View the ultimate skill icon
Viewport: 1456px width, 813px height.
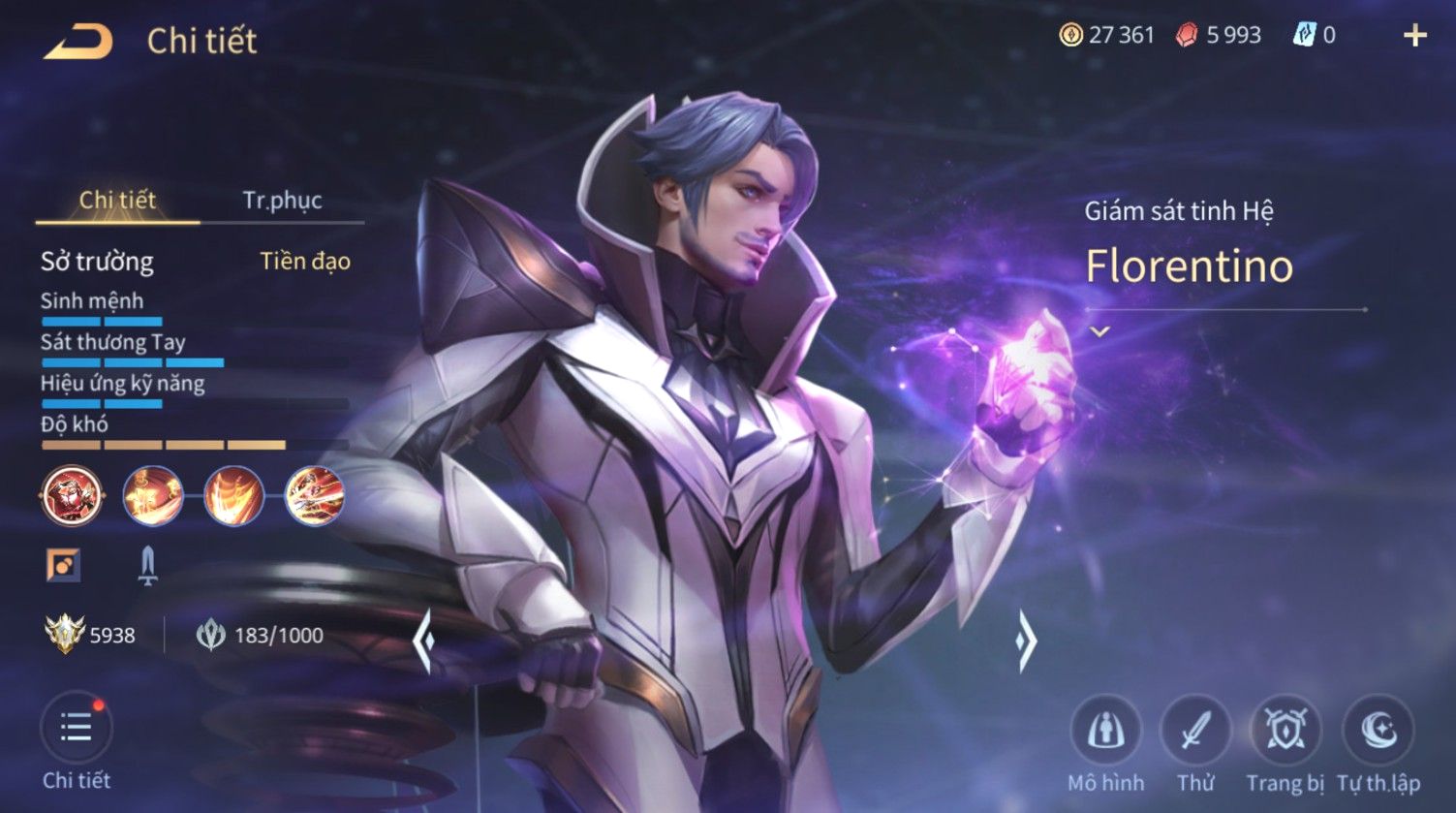(315, 495)
